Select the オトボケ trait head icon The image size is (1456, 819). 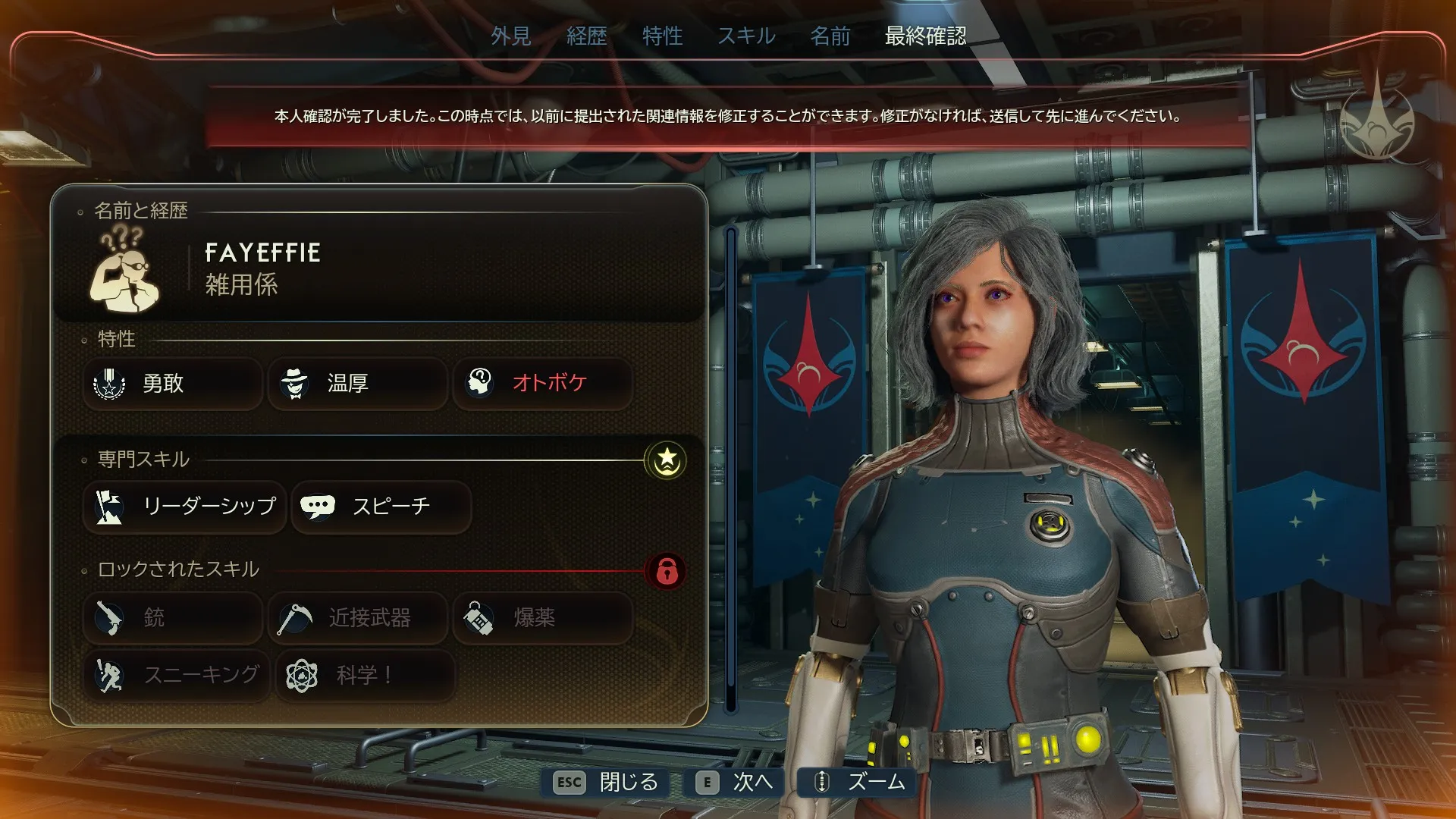coord(481,384)
